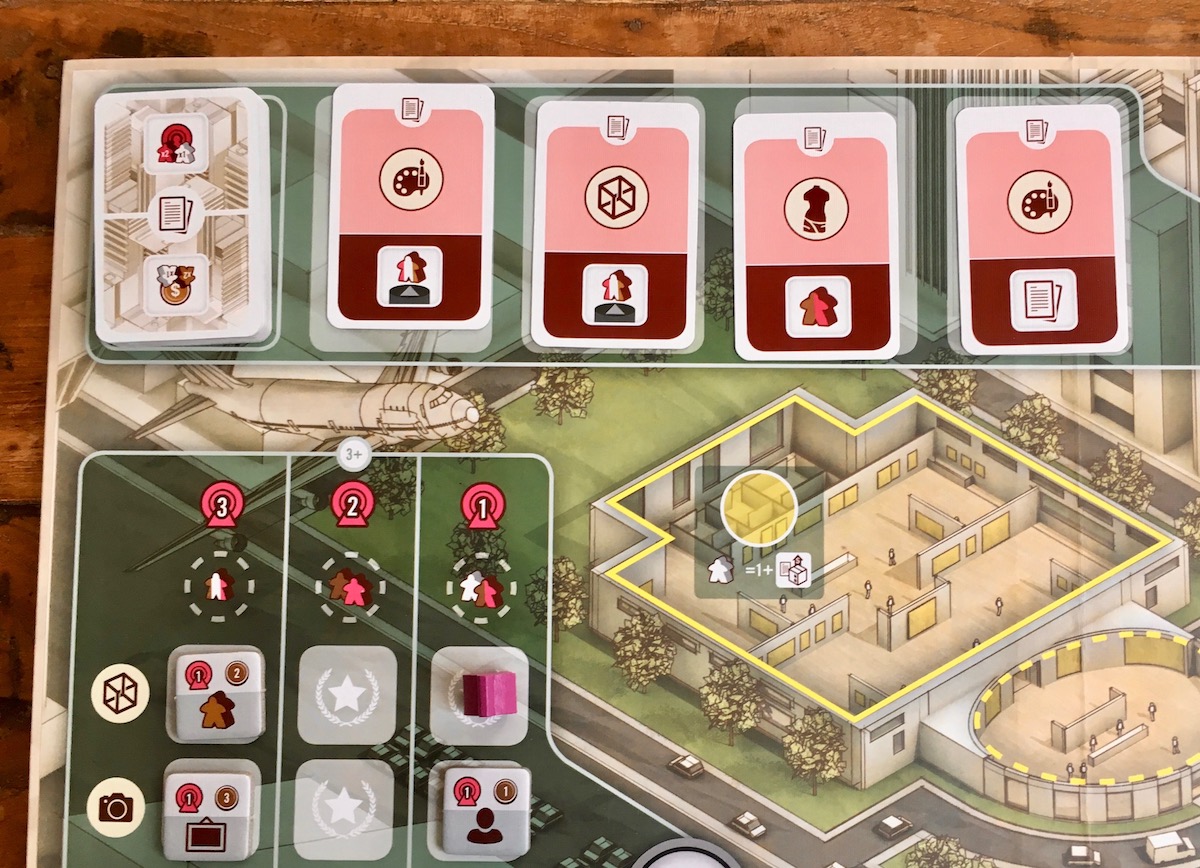Choose the sculpture torso contract card

(x=815, y=231)
